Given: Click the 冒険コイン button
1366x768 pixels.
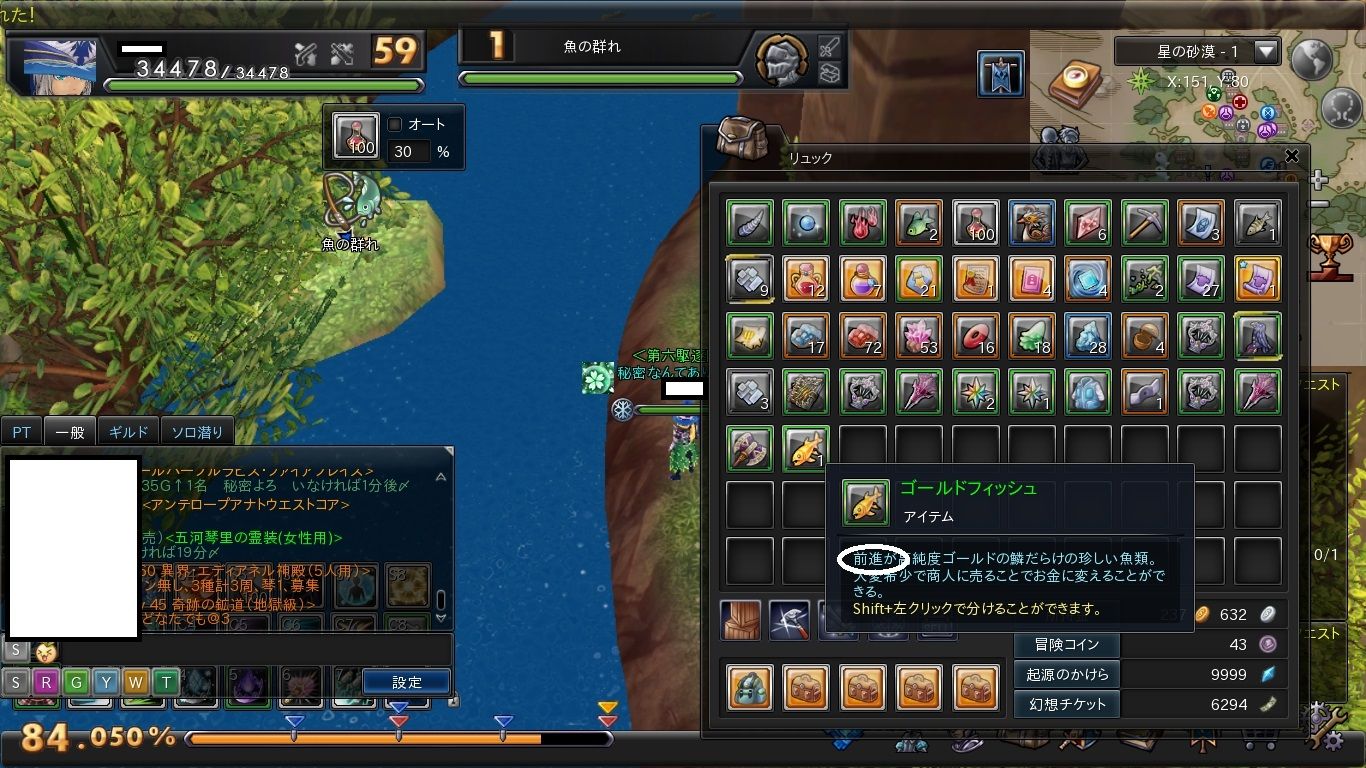Looking at the screenshot, I should click(1067, 645).
